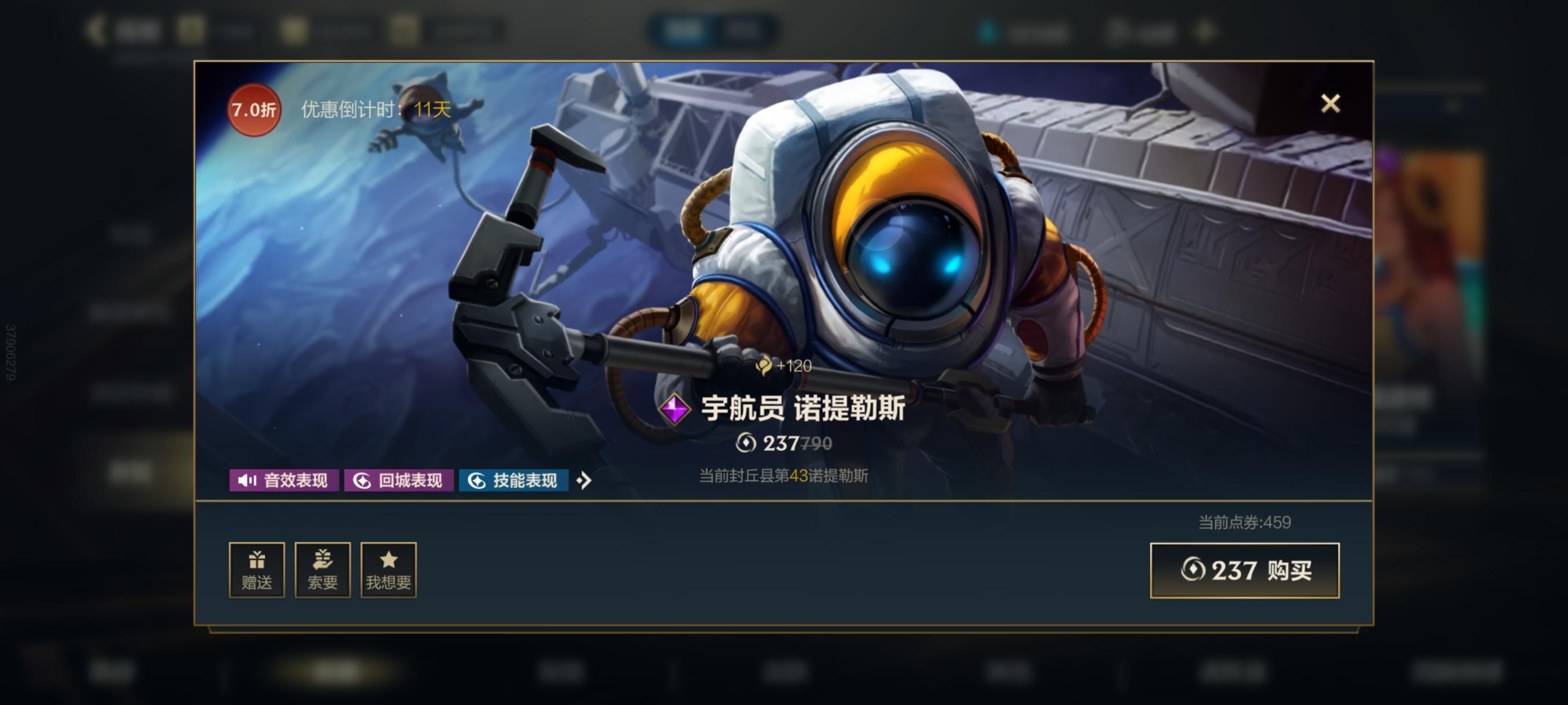This screenshot has height=705, width=1568.
Task: Click the star icon on 我想要
Action: (389, 561)
